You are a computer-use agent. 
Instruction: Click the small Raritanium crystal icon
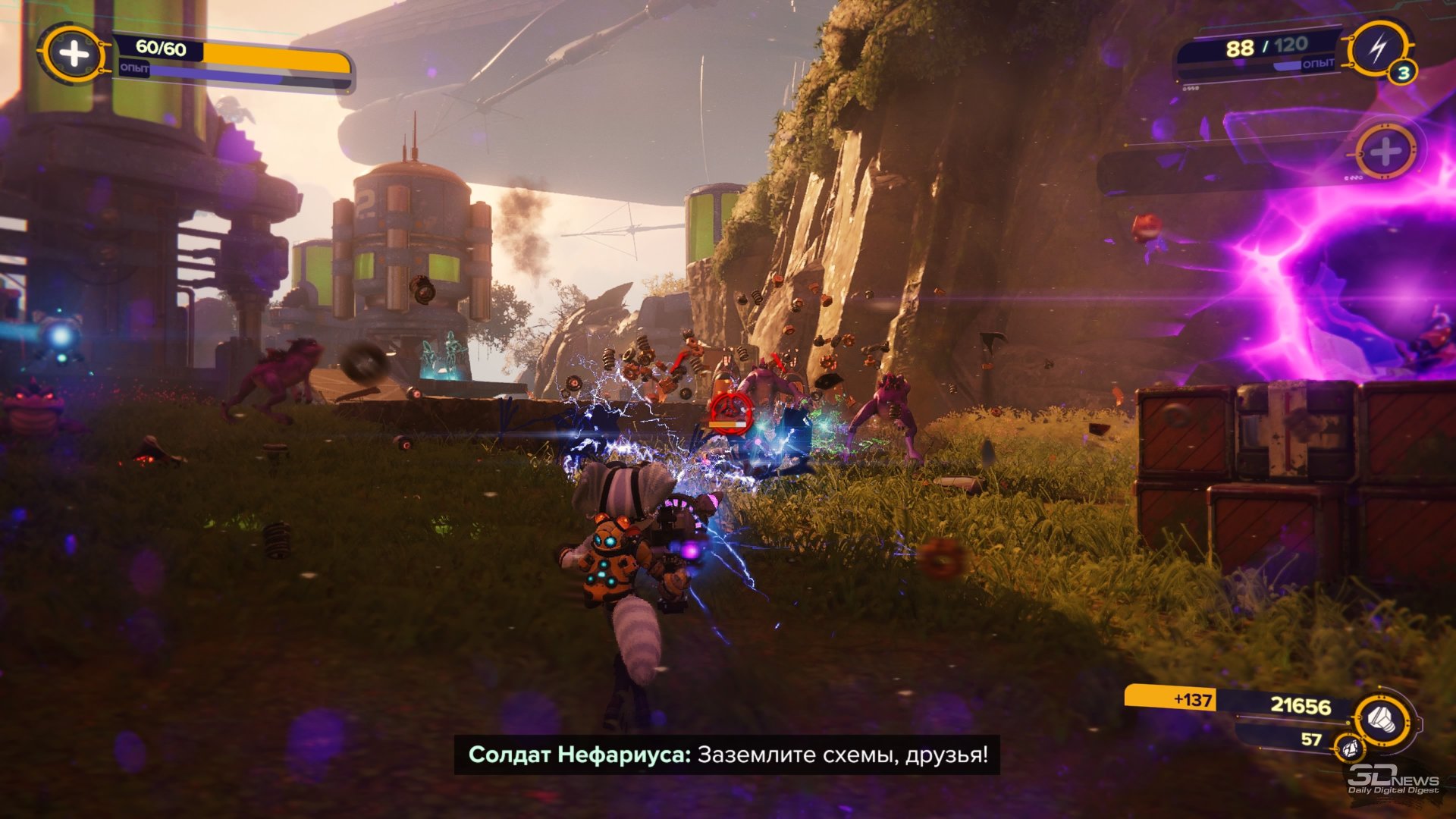coord(1350,748)
